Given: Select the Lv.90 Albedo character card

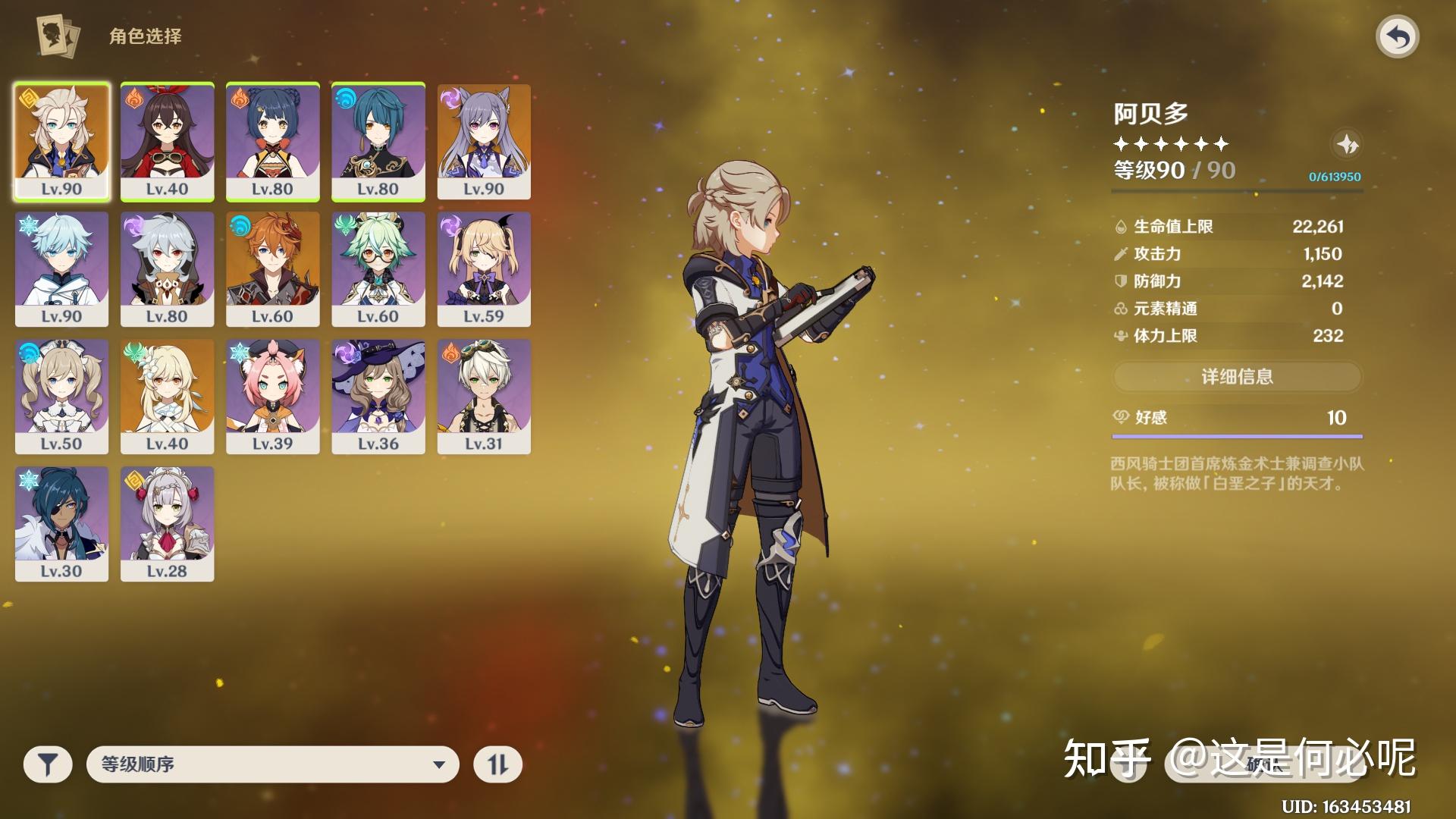Looking at the screenshot, I should click(61, 142).
